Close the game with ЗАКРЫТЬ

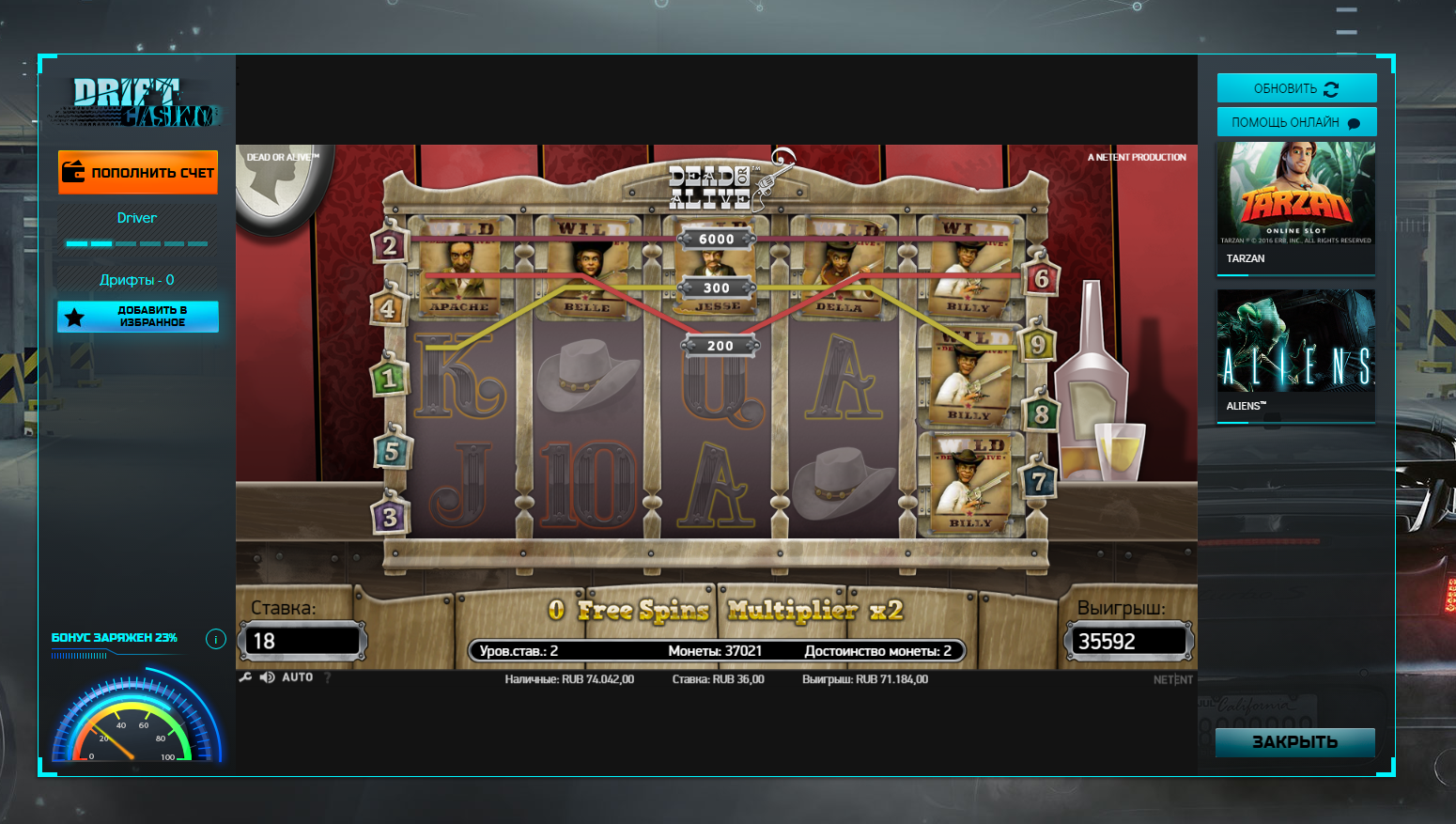[1295, 742]
